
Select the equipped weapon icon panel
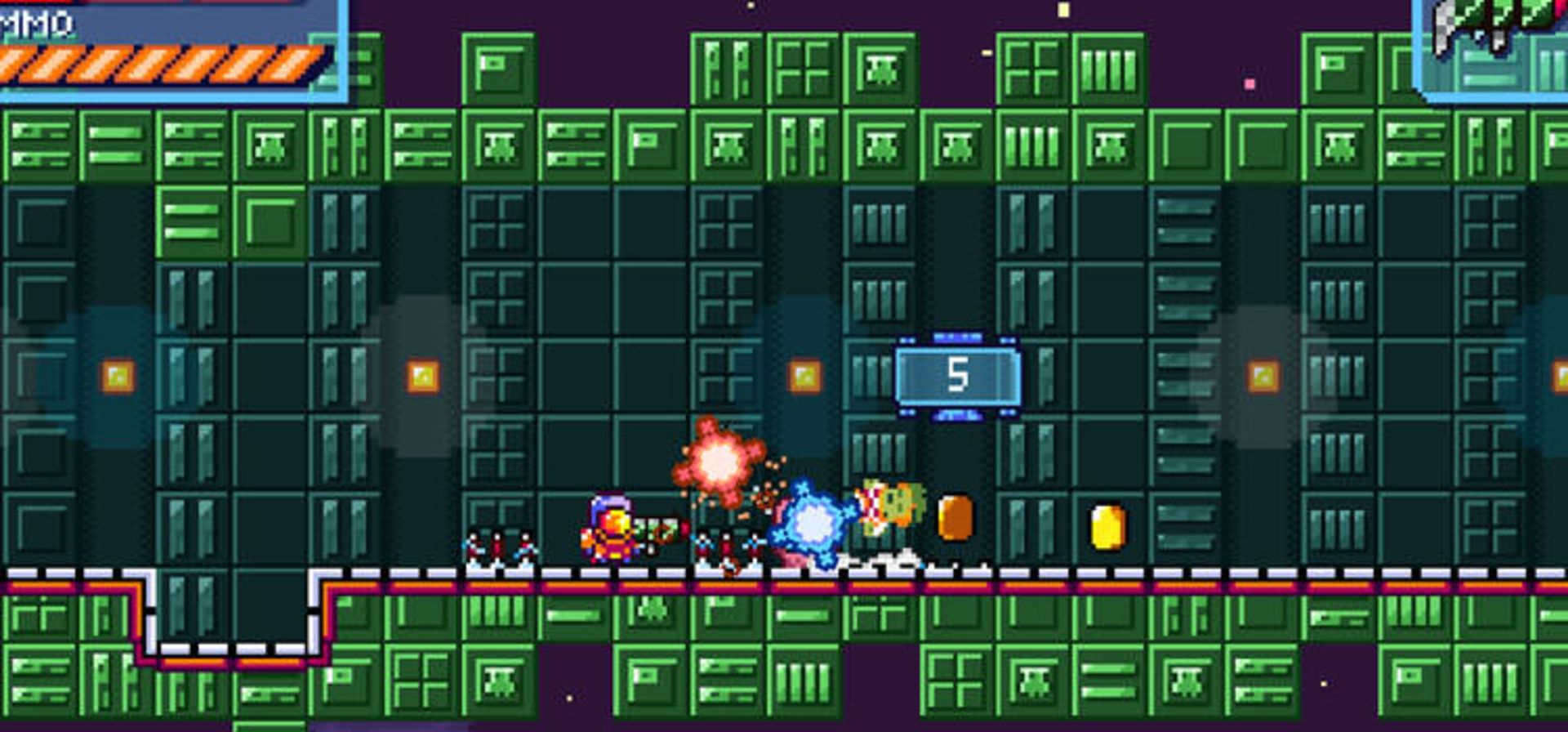1494,45
